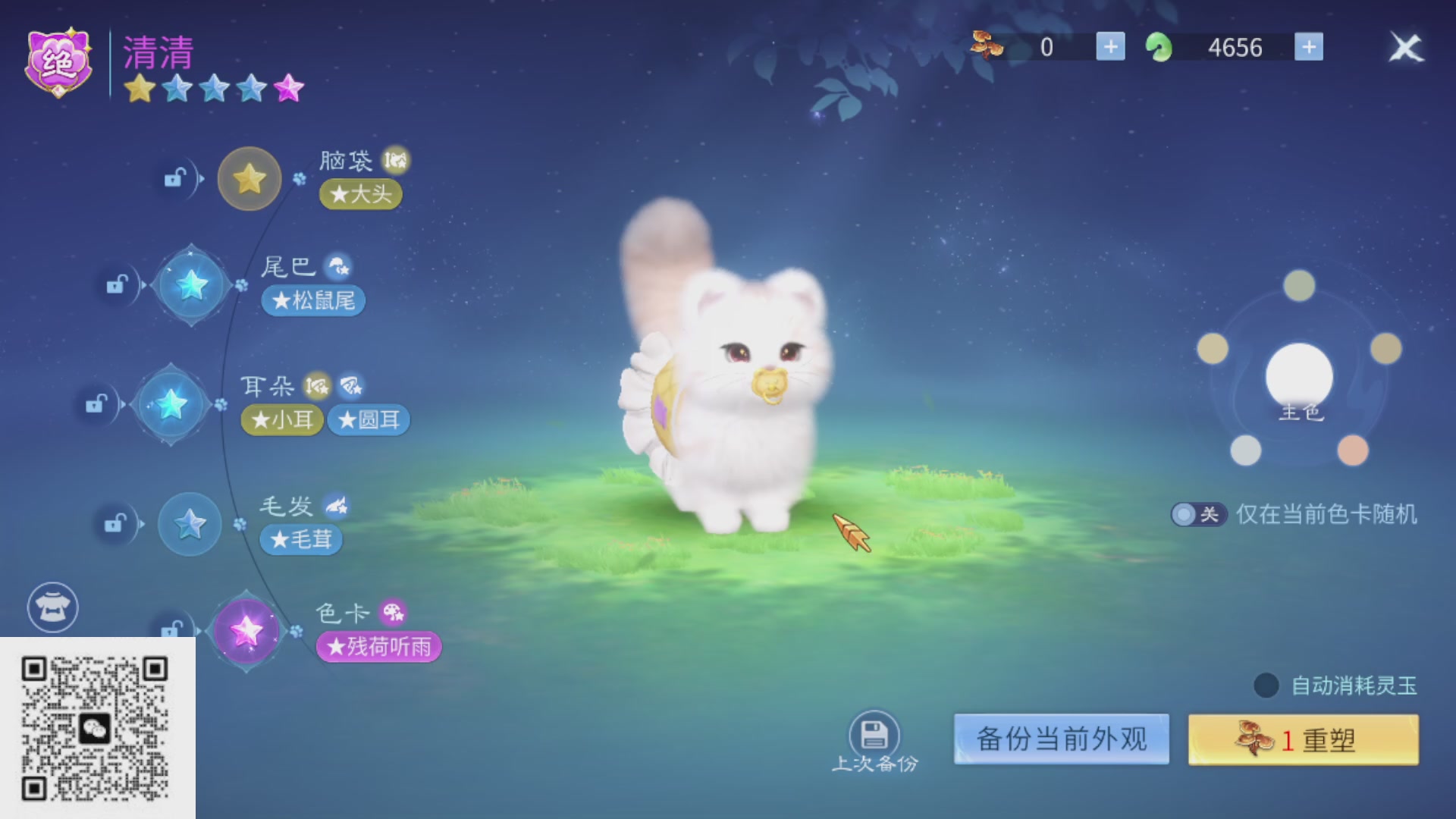Click the plus beside the 4656 currency

[1310, 47]
